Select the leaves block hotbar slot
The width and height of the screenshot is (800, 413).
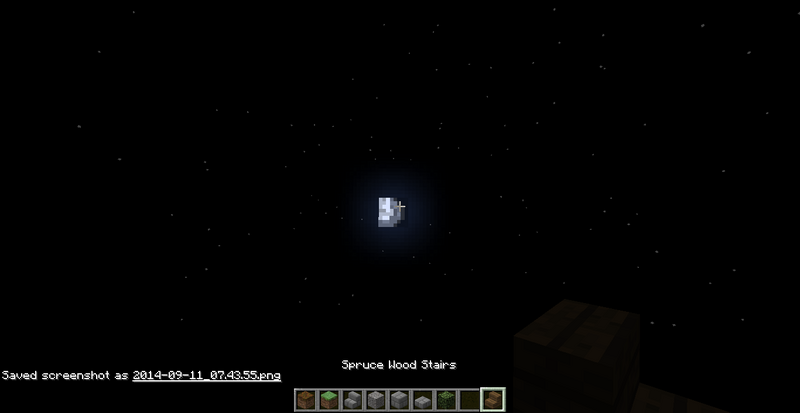(x=445, y=400)
